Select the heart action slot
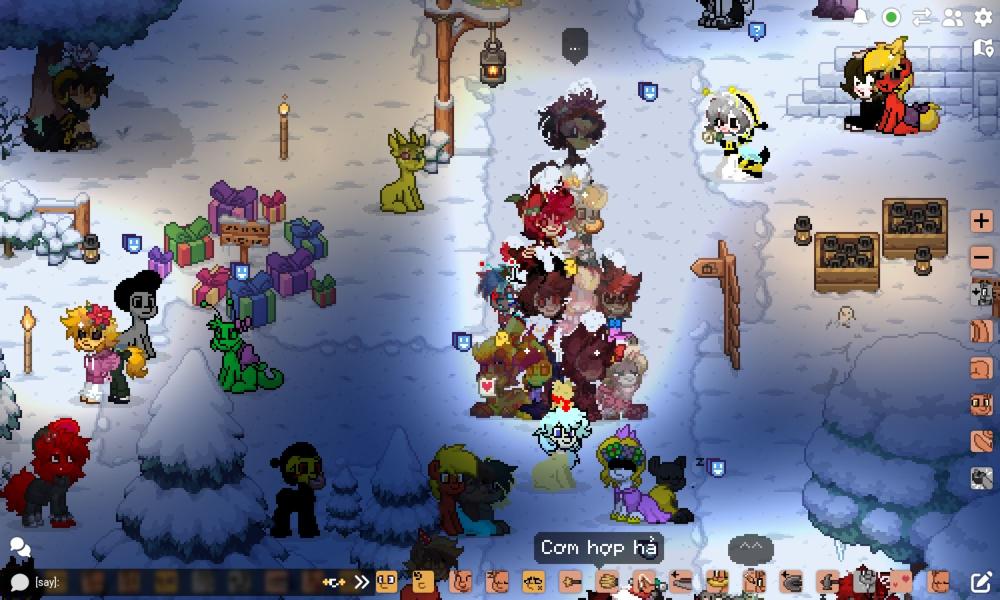 coord(902,580)
